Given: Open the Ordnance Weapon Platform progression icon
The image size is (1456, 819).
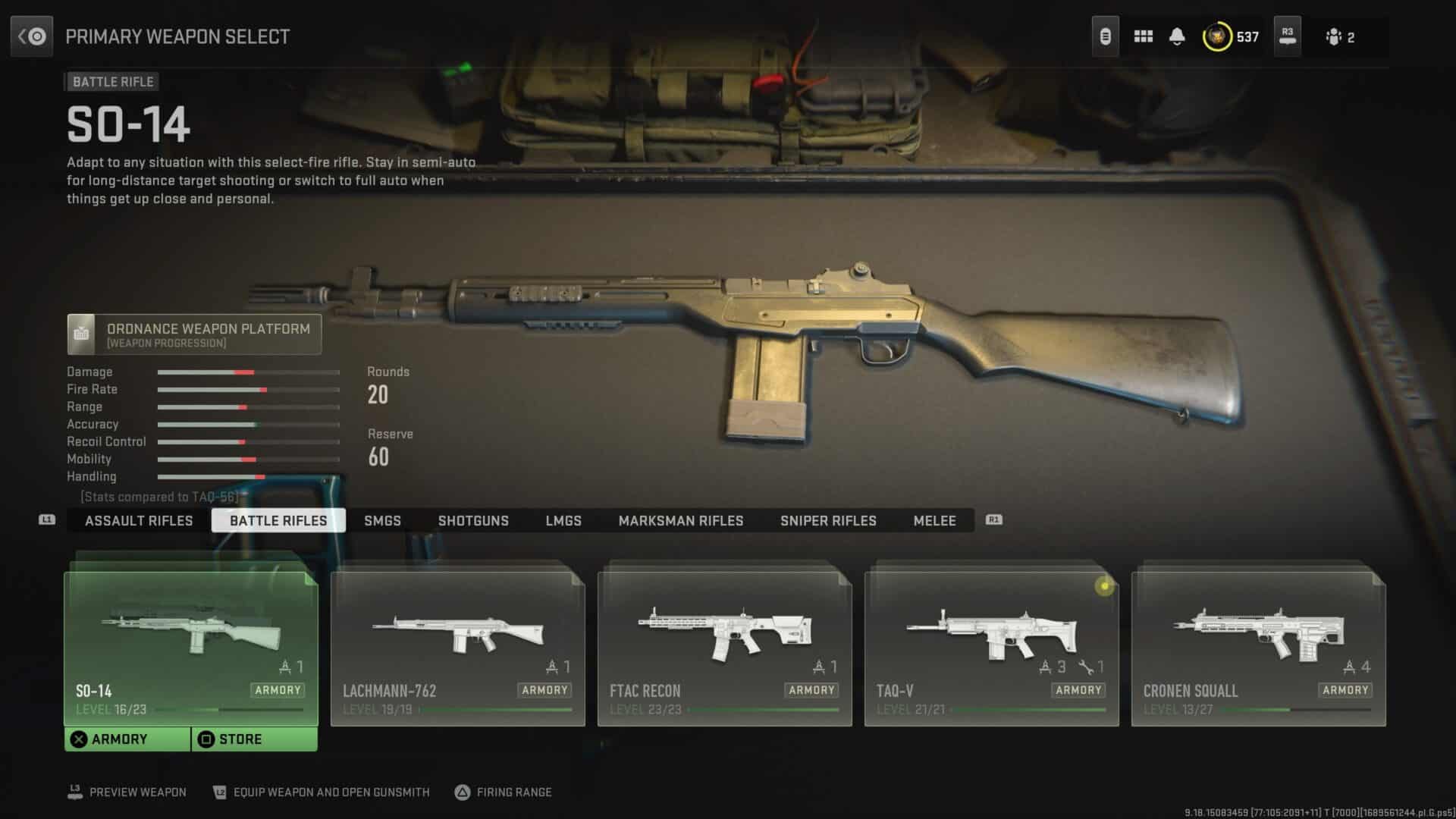Looking at the screenshot, I should tap(81, 334).
